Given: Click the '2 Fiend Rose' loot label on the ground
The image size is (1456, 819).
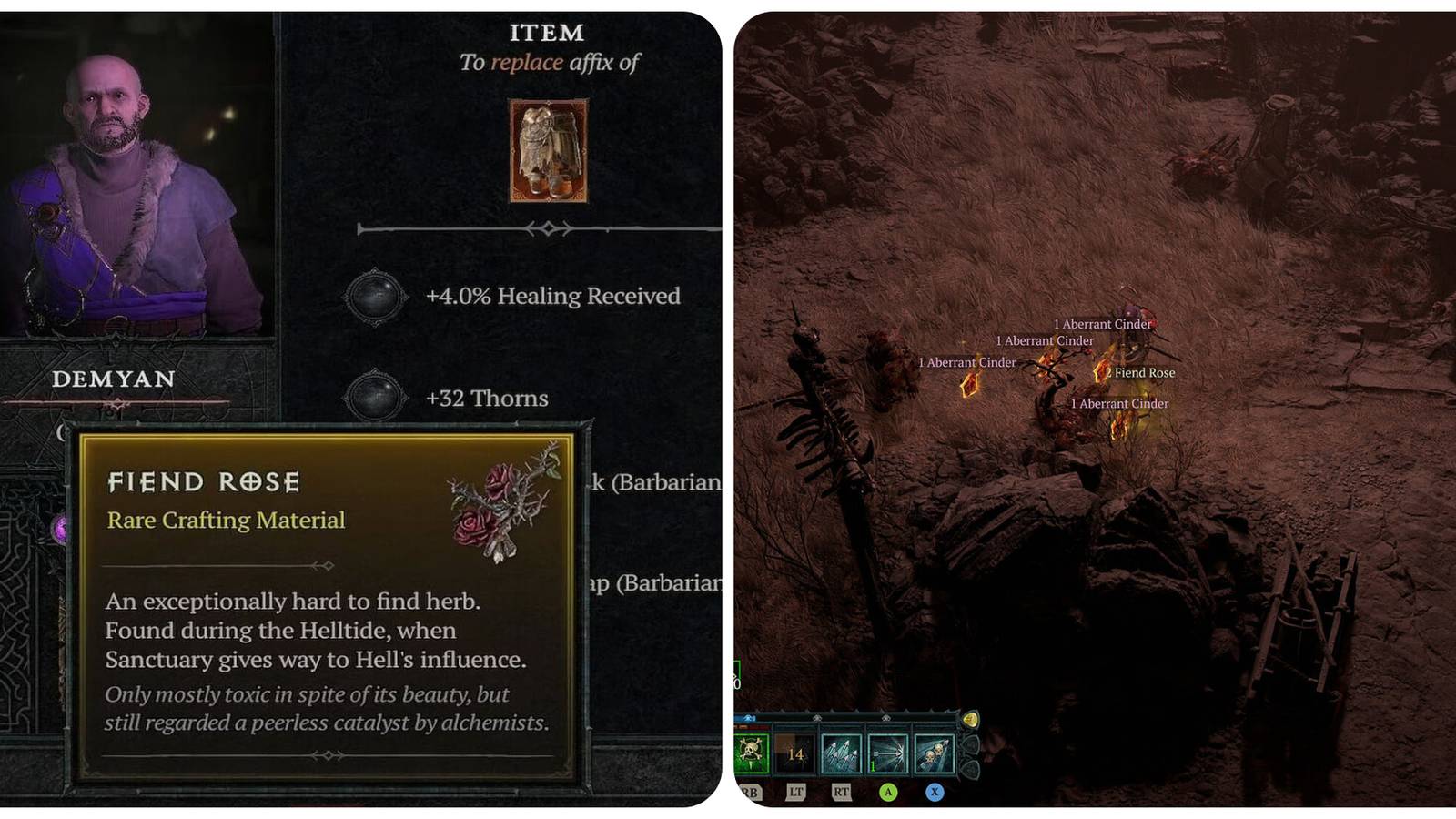Looking at the screenshot, I should point(1139,372).
